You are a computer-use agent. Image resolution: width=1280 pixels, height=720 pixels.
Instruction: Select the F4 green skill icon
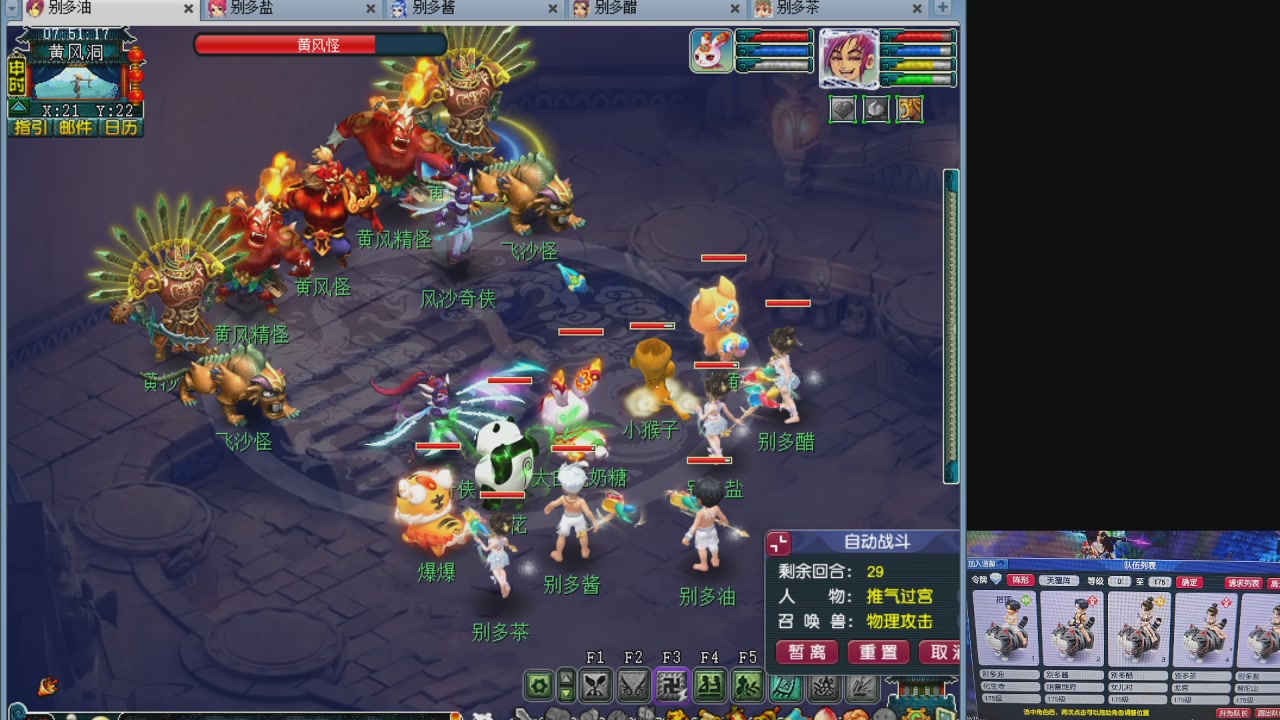711,686
